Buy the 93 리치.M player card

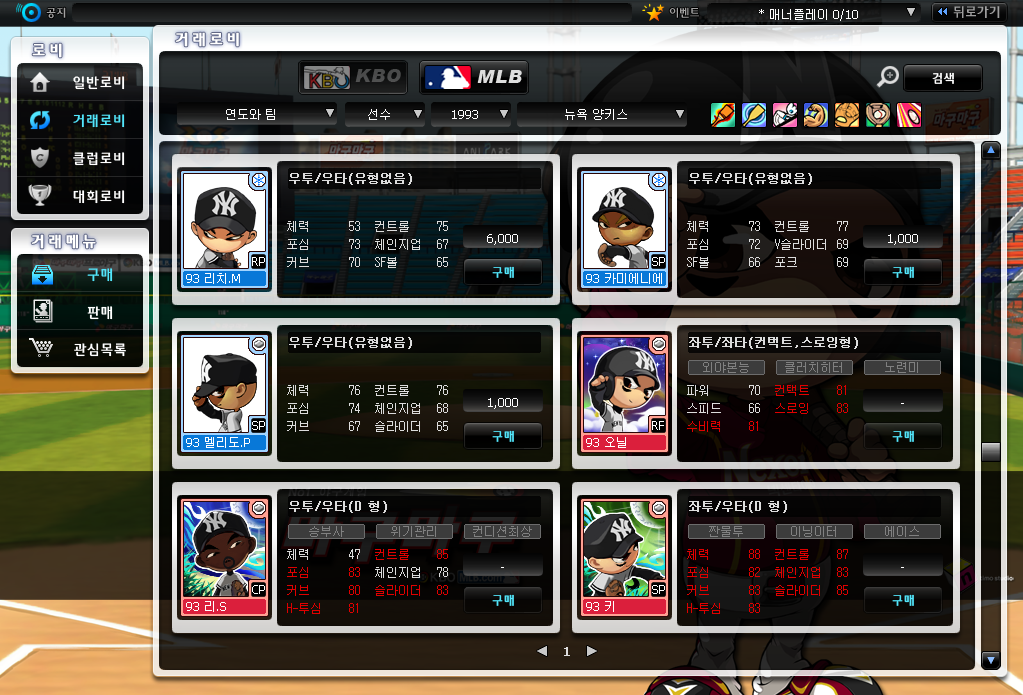pos(503,271)
